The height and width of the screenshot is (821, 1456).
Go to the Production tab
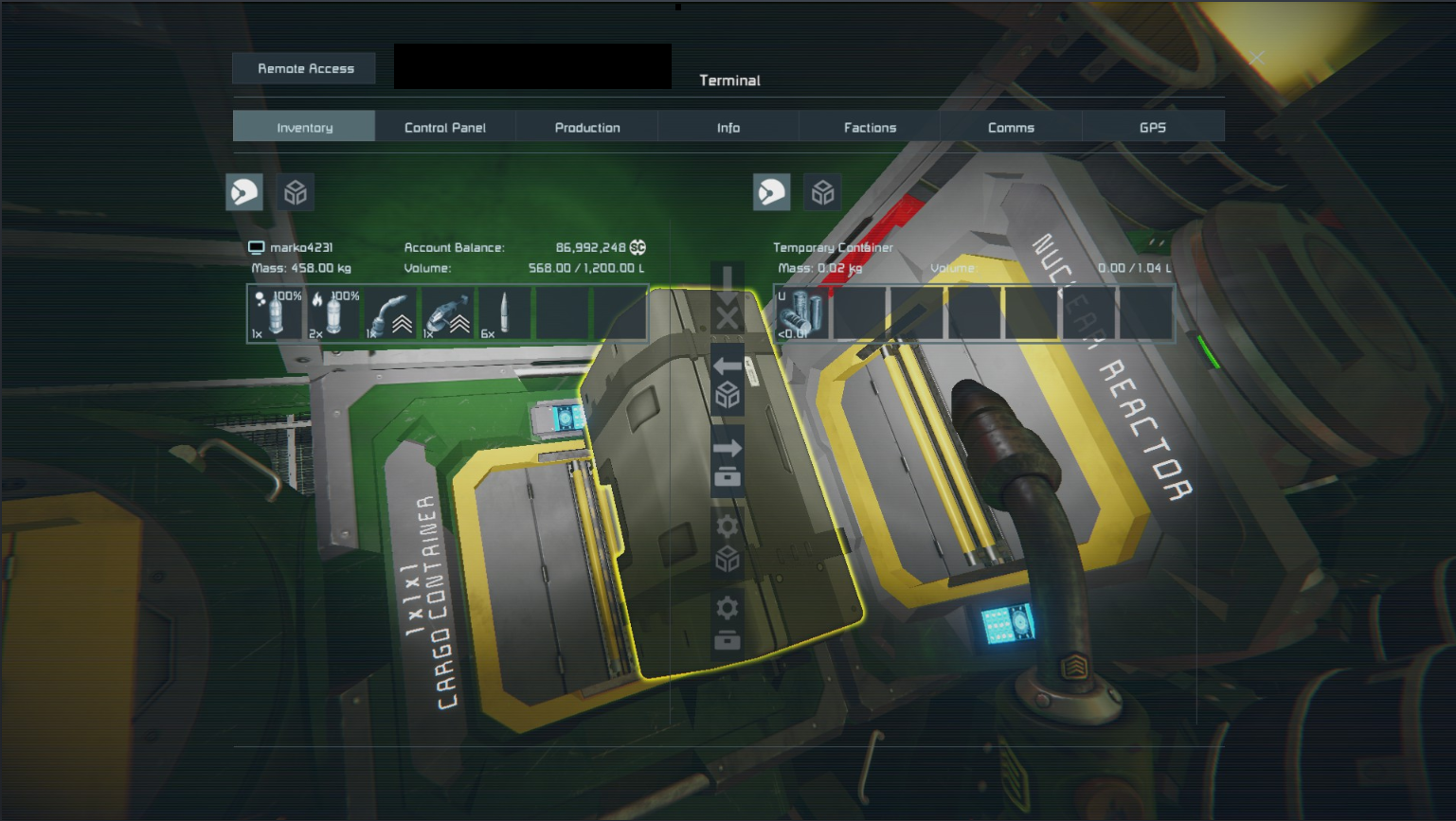point(587,127)
